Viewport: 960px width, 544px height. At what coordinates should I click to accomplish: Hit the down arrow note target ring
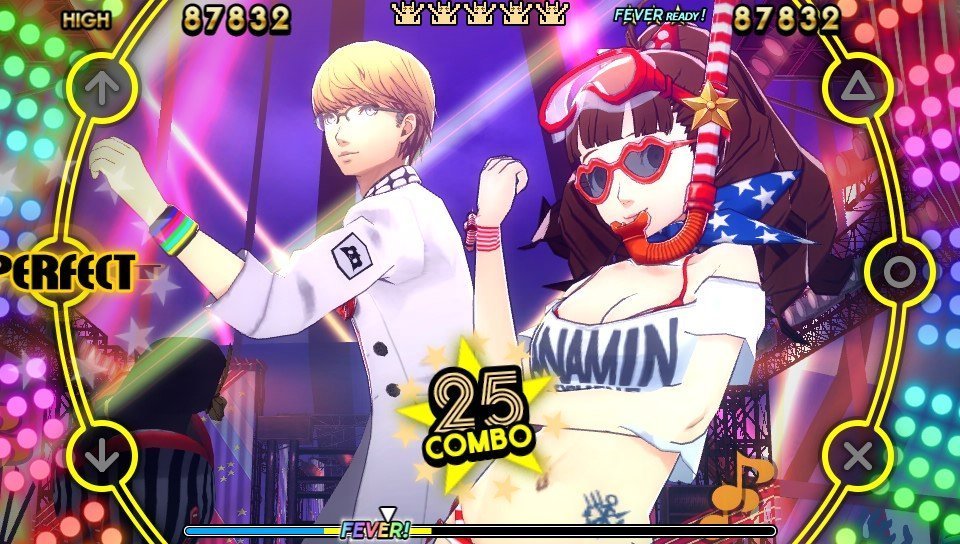click(x=102, y=457)
